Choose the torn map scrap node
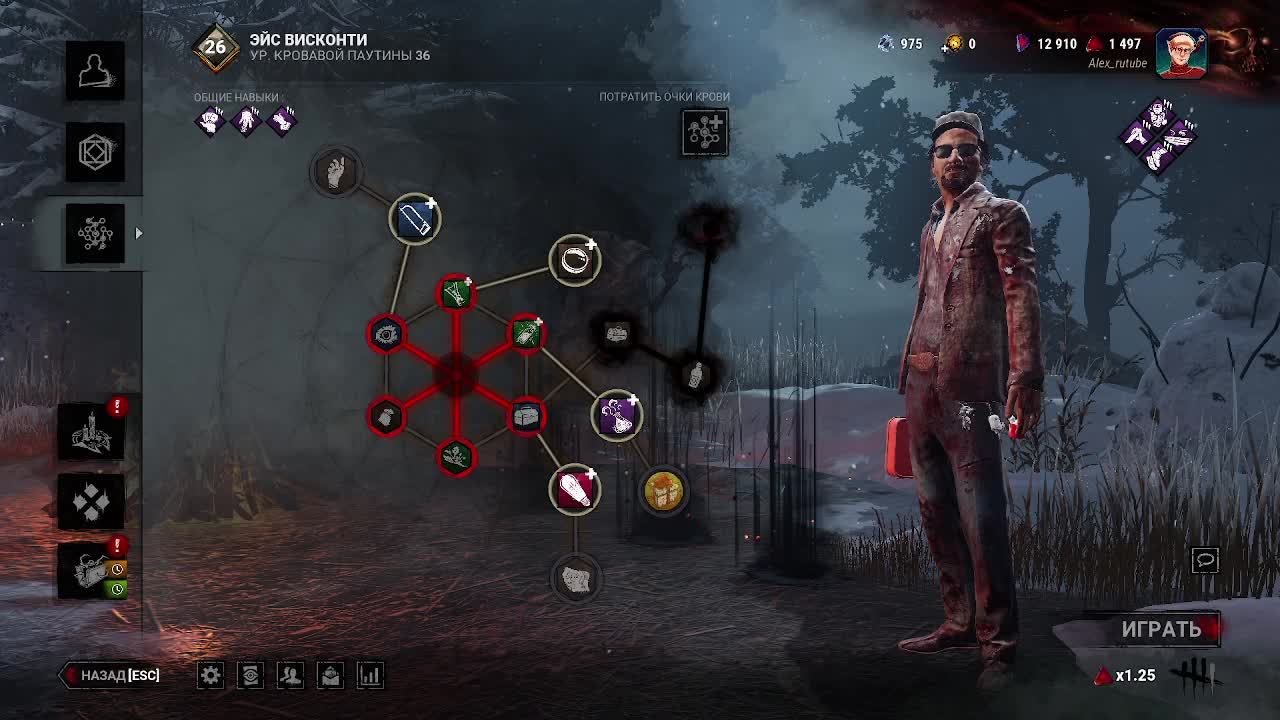This screenshot has height=720, width=1280. click(575, 578)
